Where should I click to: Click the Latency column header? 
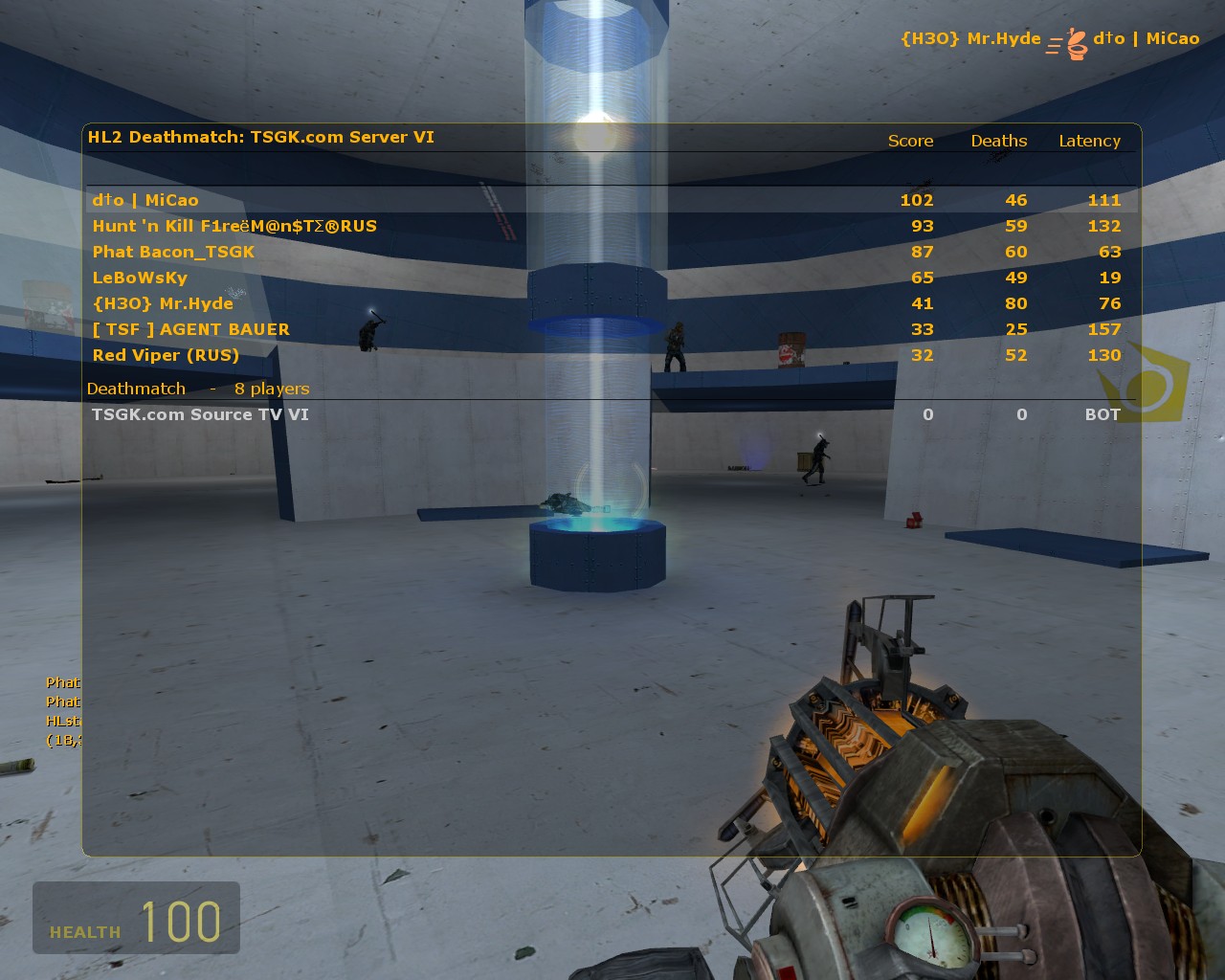click(x=1089, y=141)
